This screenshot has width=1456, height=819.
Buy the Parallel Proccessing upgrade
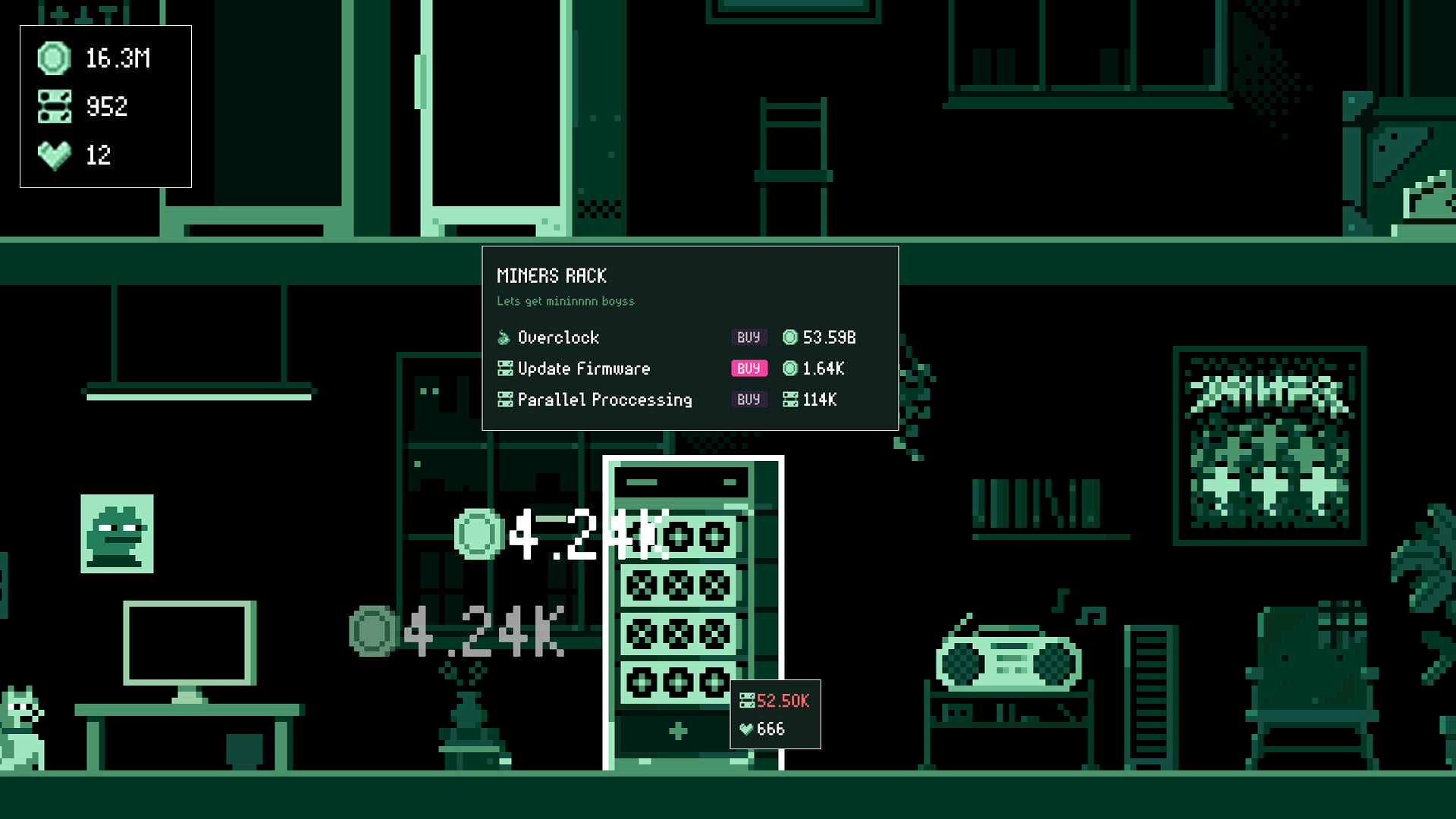pyautogui.click(x=748, y=400)
